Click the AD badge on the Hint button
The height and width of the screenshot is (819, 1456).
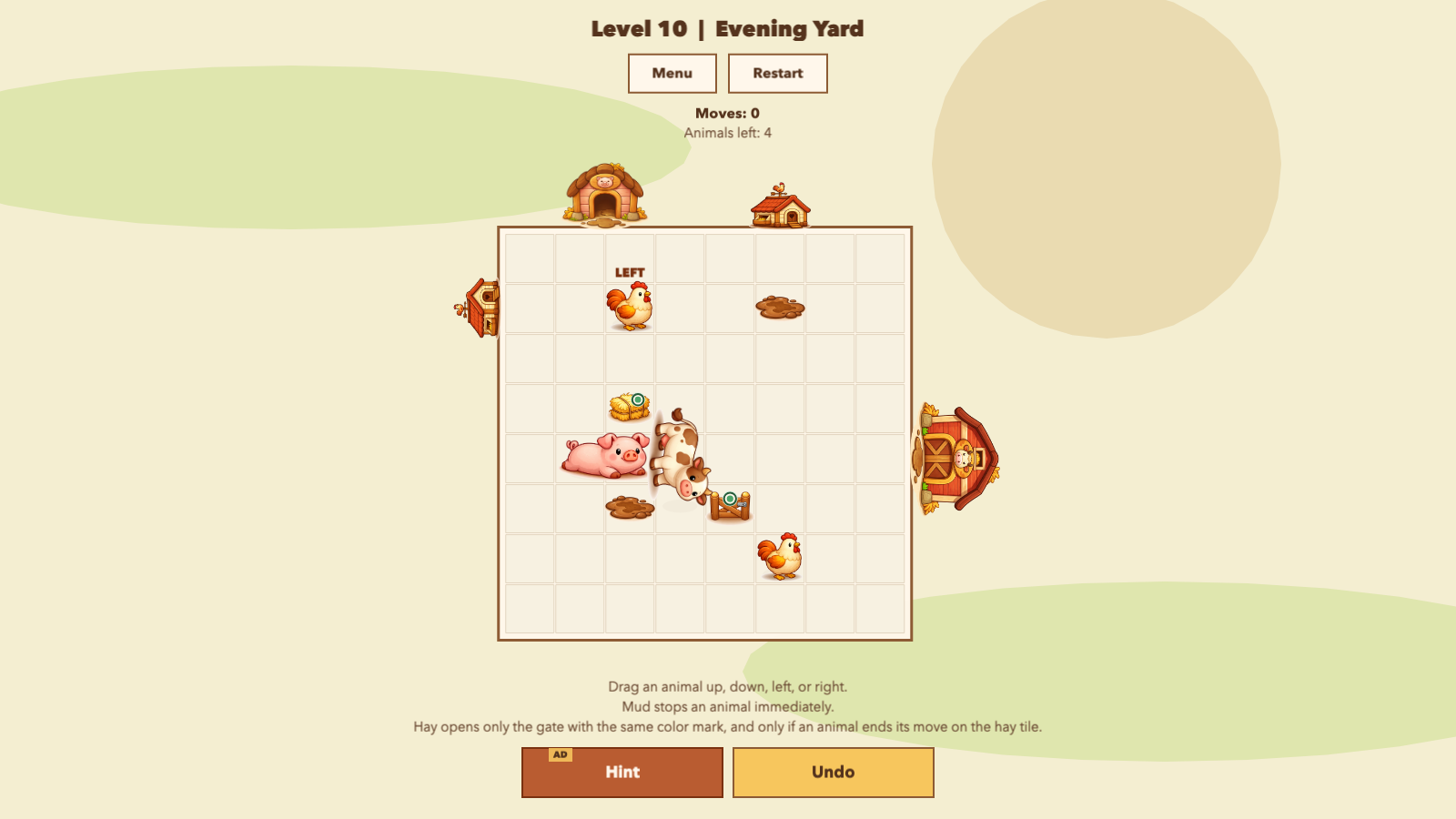tap(560, 753)
